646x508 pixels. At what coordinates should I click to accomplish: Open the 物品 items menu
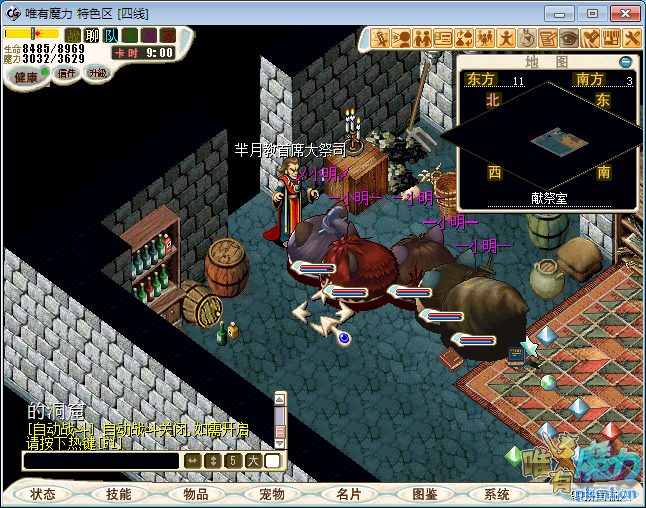point(196,494)
